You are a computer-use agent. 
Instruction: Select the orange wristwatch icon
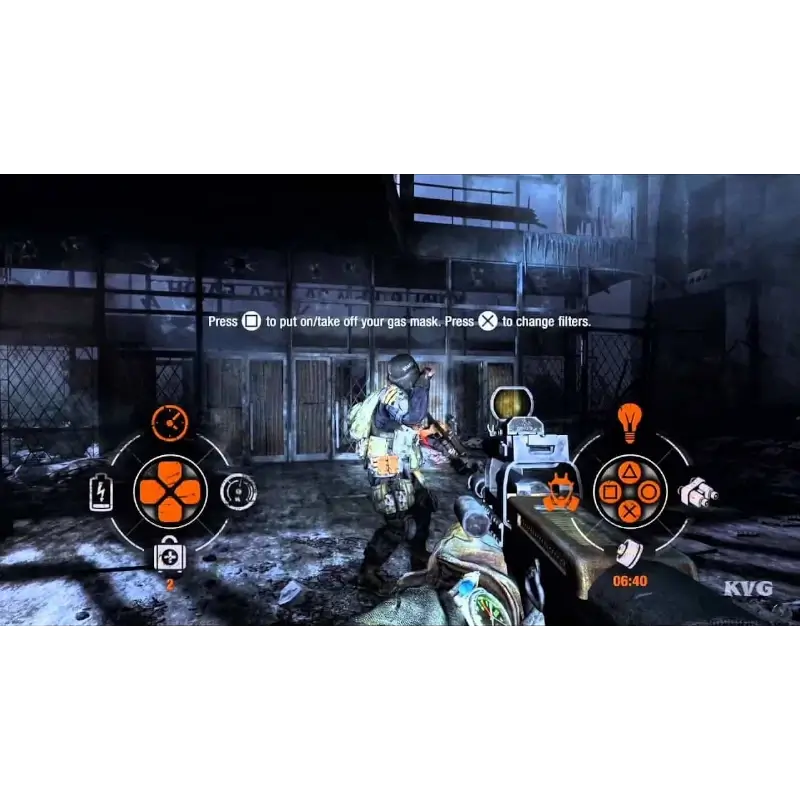click(170, 424)
